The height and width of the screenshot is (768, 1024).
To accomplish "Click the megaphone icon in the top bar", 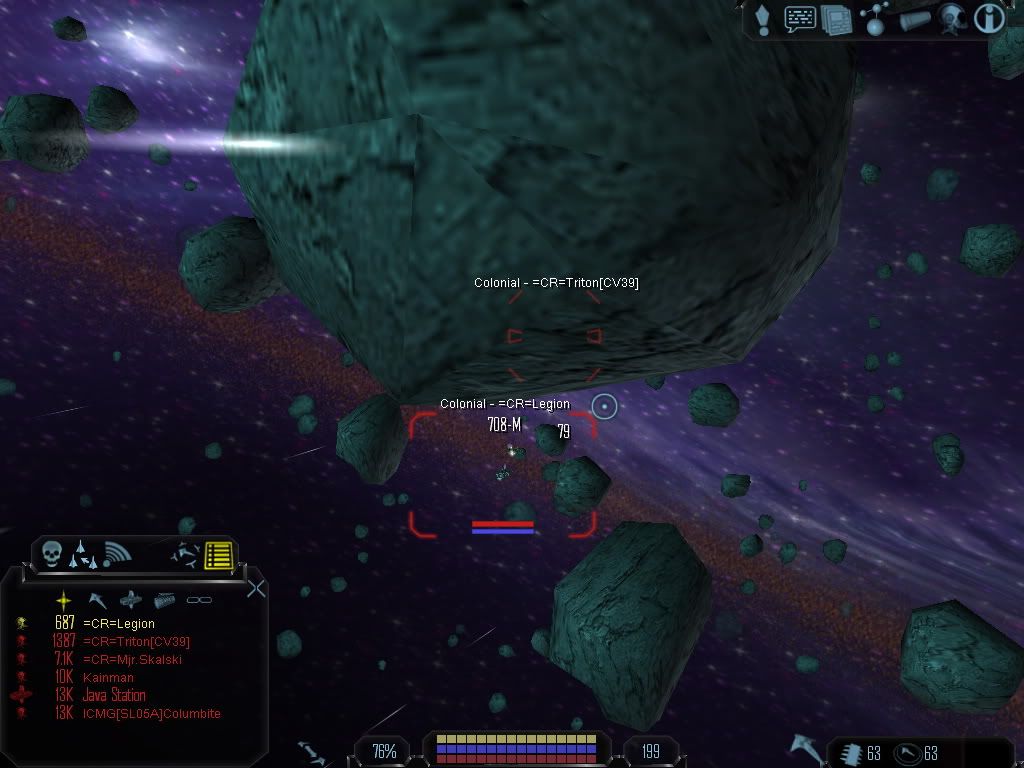I will tap(914, 20).
